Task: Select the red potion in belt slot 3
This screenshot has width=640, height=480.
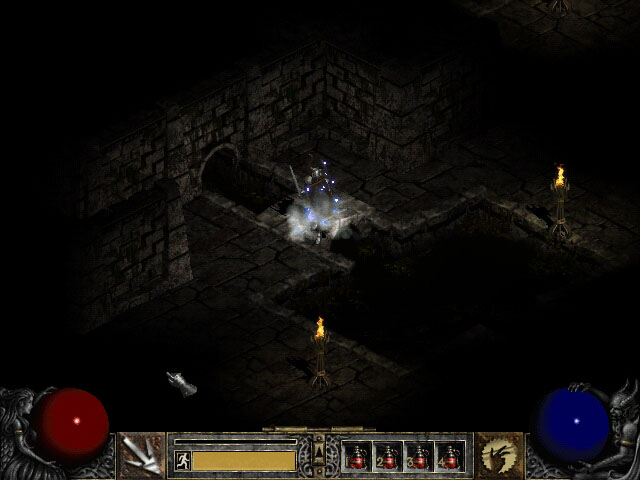Action: (x=419, y=456)
